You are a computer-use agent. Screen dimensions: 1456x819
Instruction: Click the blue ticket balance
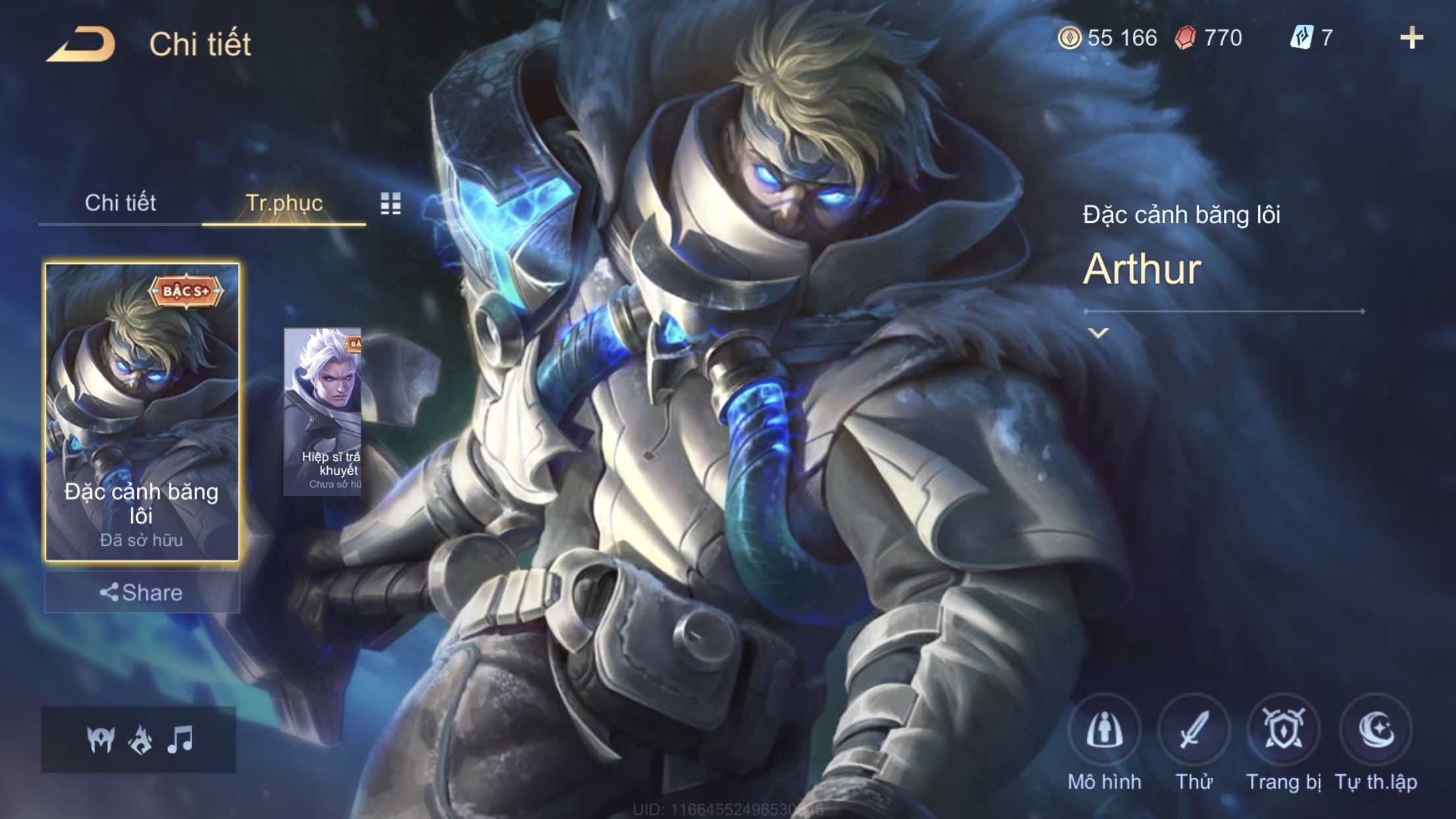click(x=1312, y=38)
